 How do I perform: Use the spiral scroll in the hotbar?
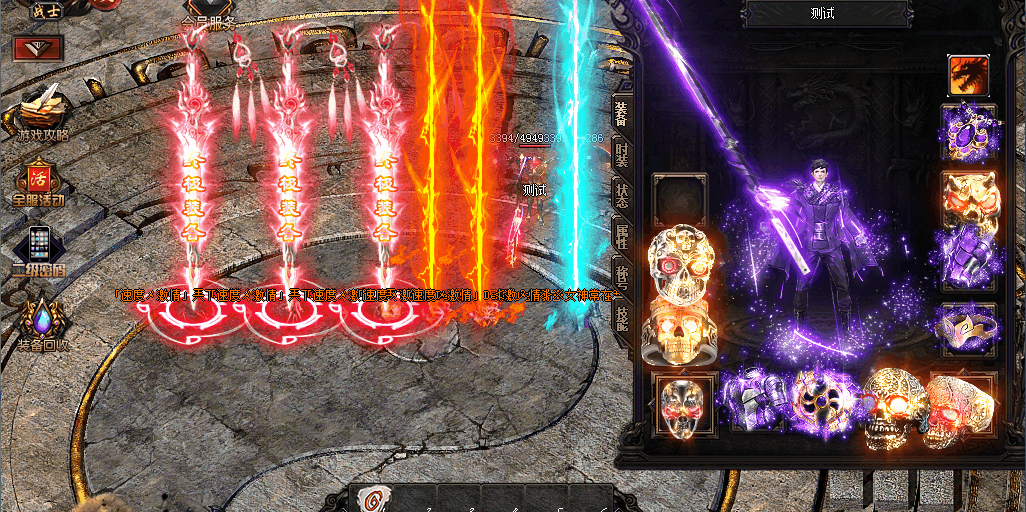click(x=374, y=498)
